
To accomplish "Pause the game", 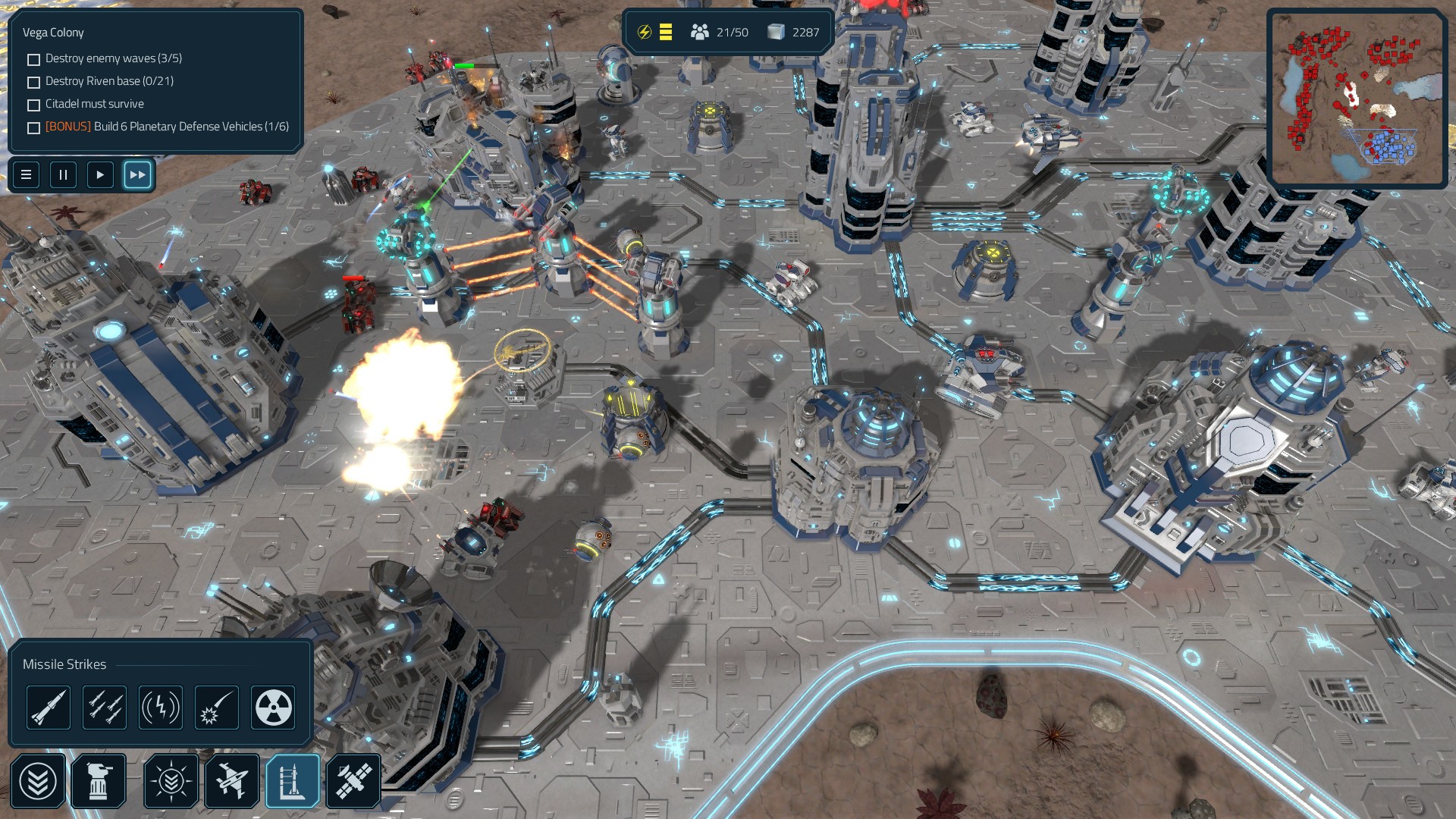I will (63, 174).
